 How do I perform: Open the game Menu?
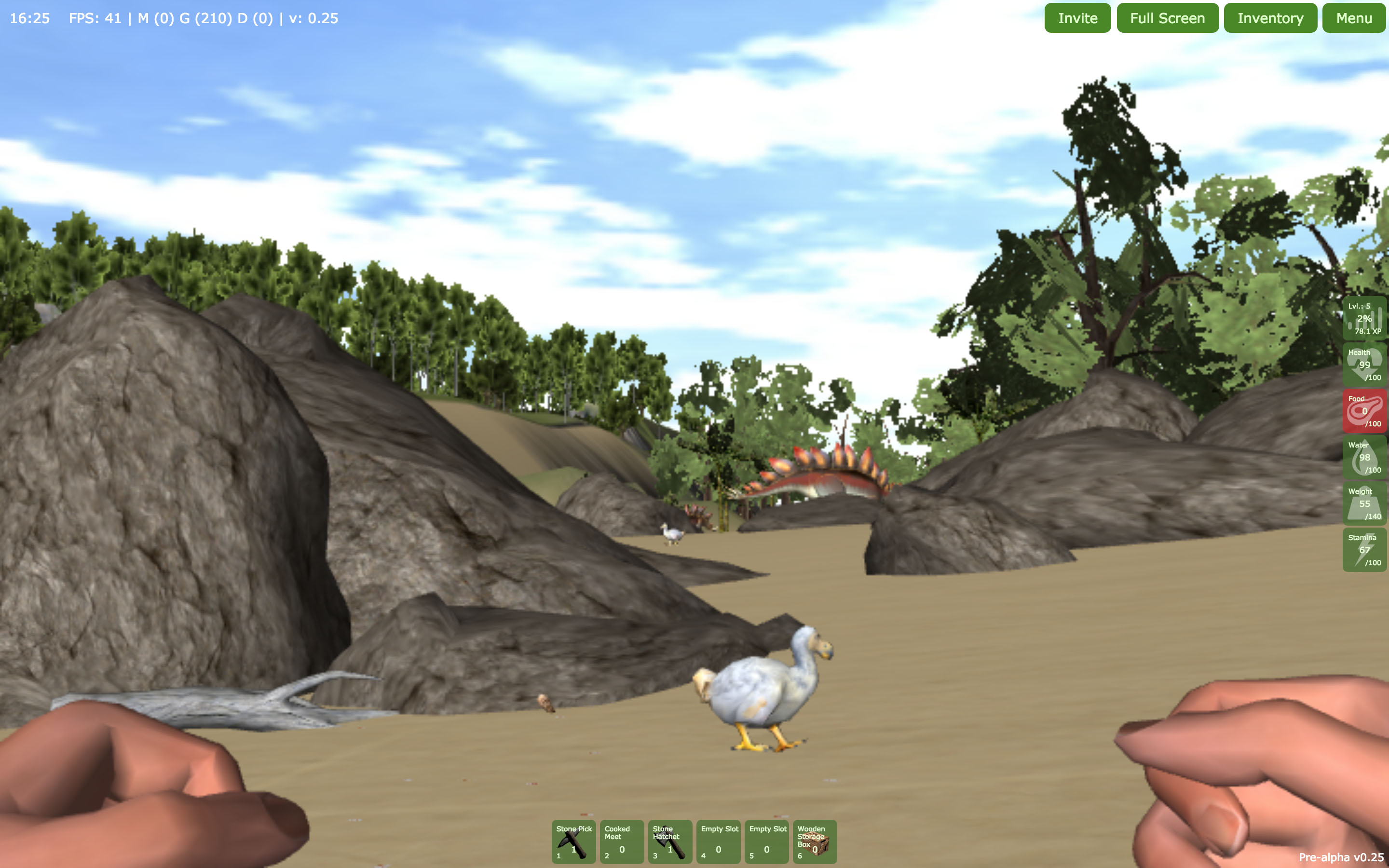click(x=1353, y=18)
